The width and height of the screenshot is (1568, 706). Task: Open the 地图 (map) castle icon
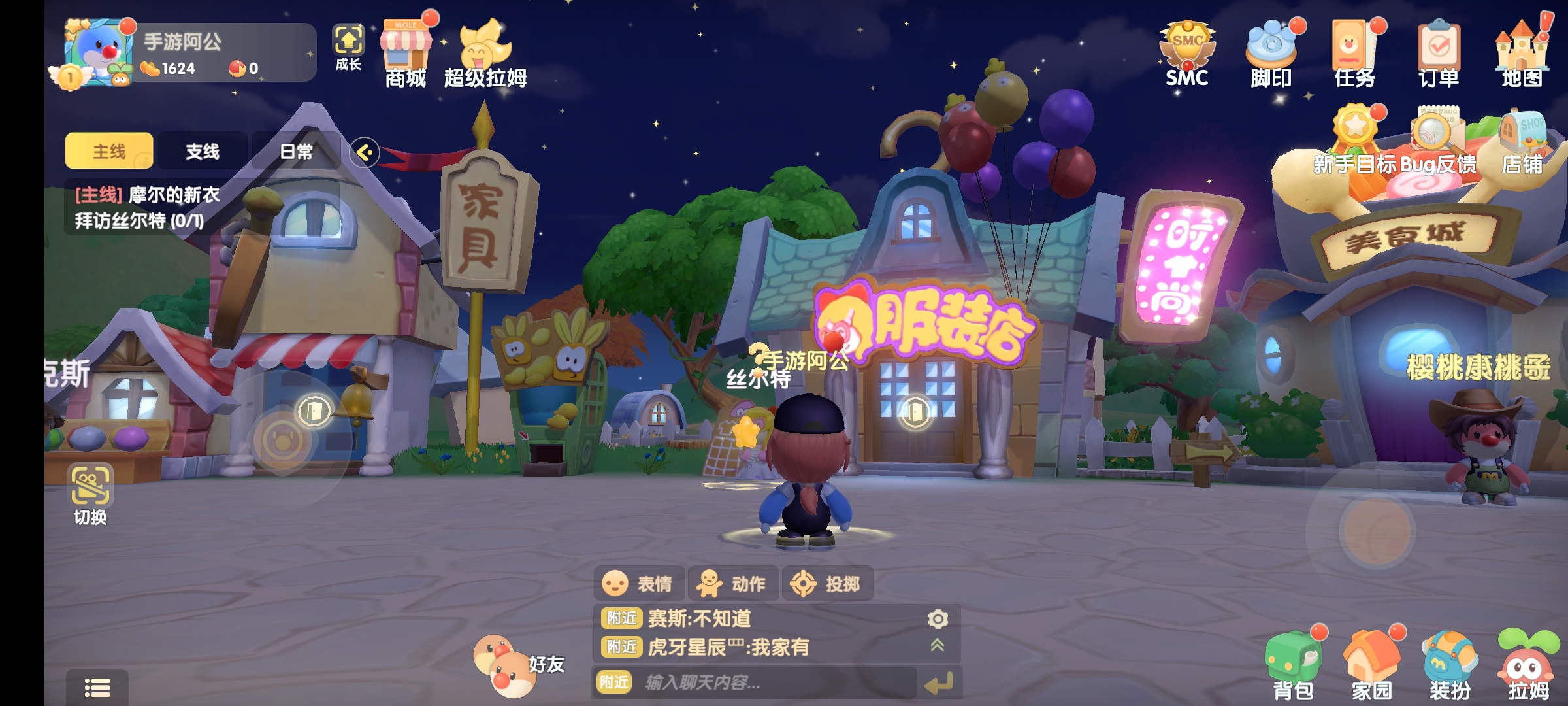1522,46
